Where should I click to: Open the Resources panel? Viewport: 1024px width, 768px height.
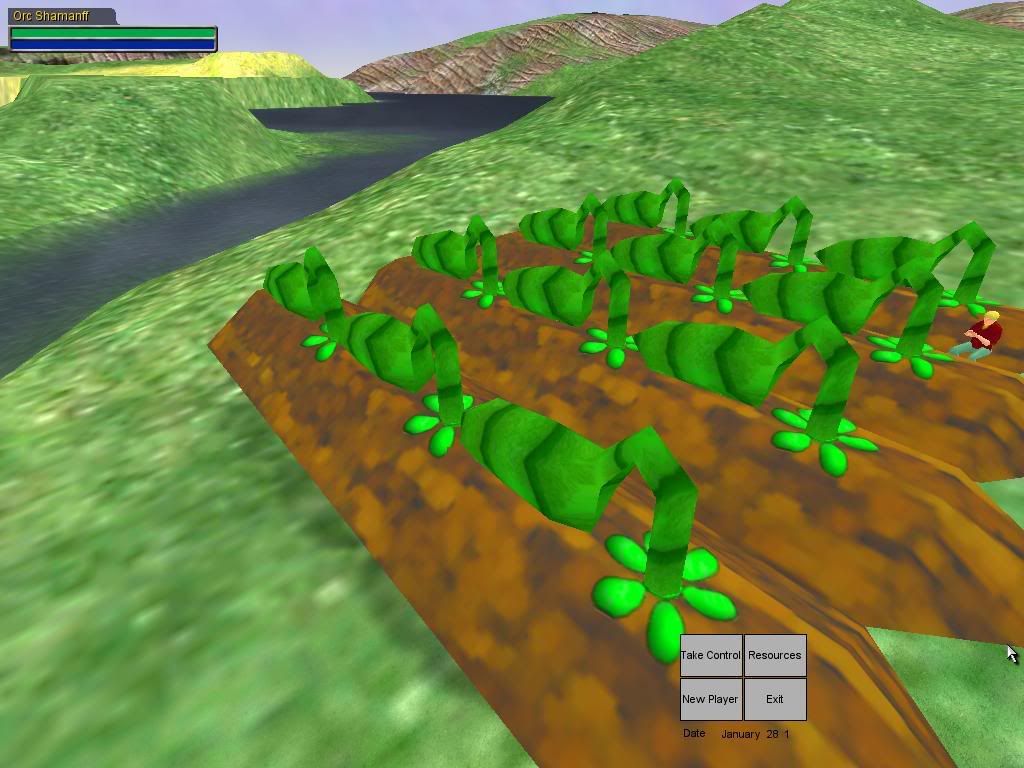775,655
